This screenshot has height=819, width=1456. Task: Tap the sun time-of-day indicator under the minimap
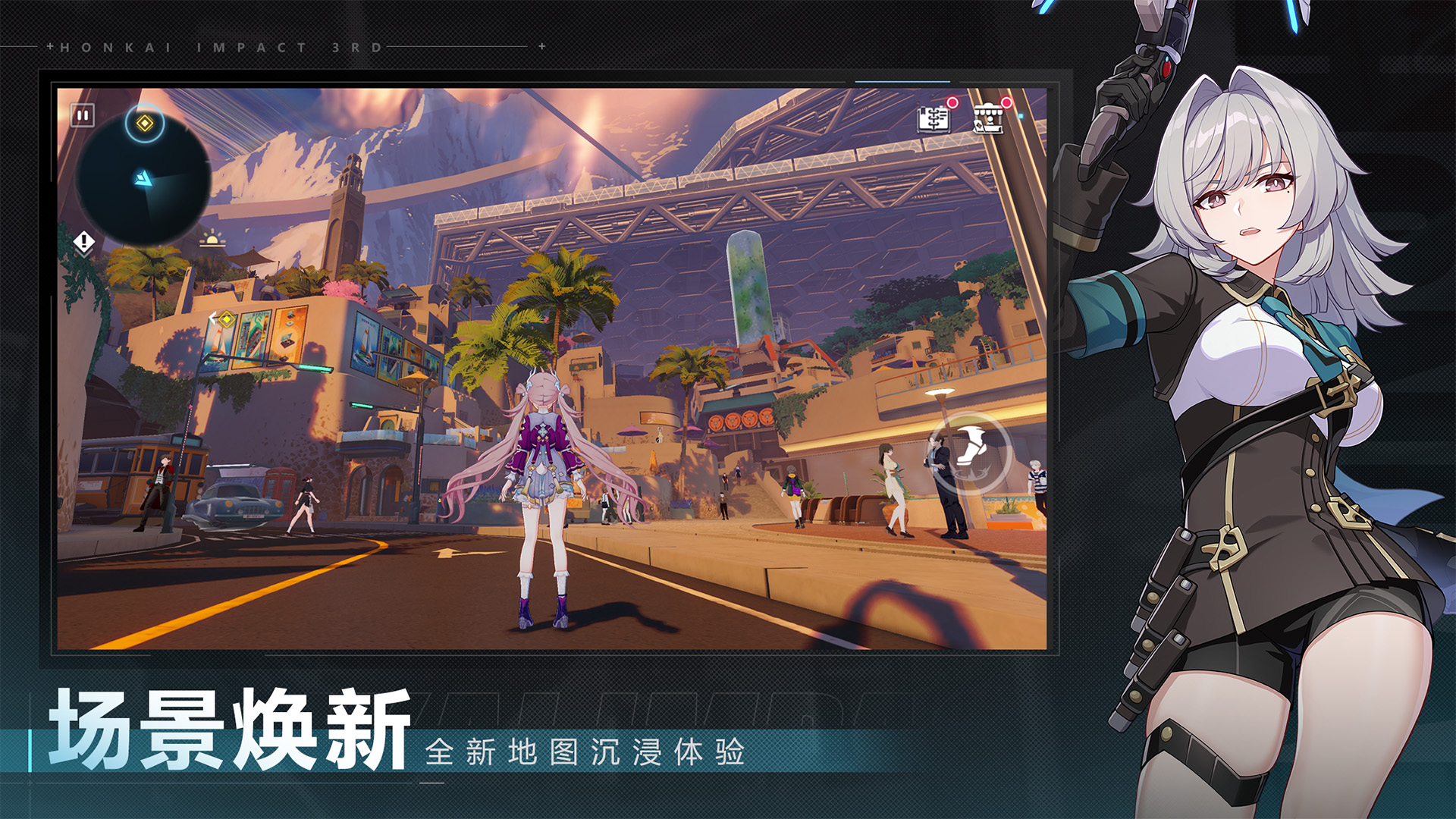point(213,240)
